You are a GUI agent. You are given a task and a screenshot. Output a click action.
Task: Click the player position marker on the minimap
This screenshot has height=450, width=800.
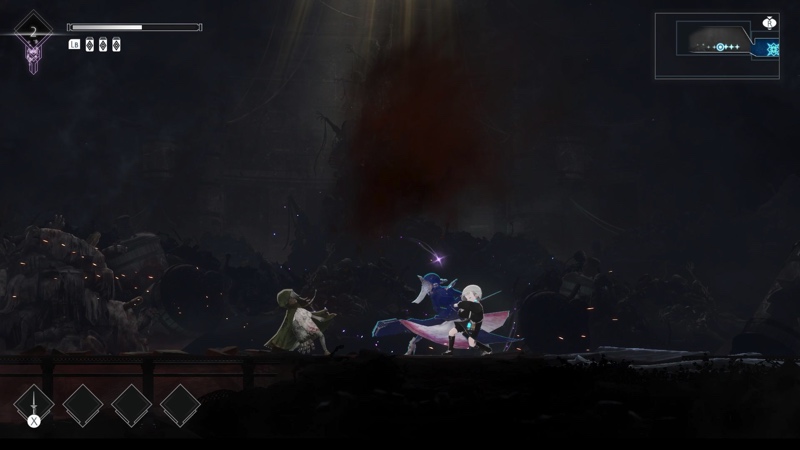coord(719,47)
